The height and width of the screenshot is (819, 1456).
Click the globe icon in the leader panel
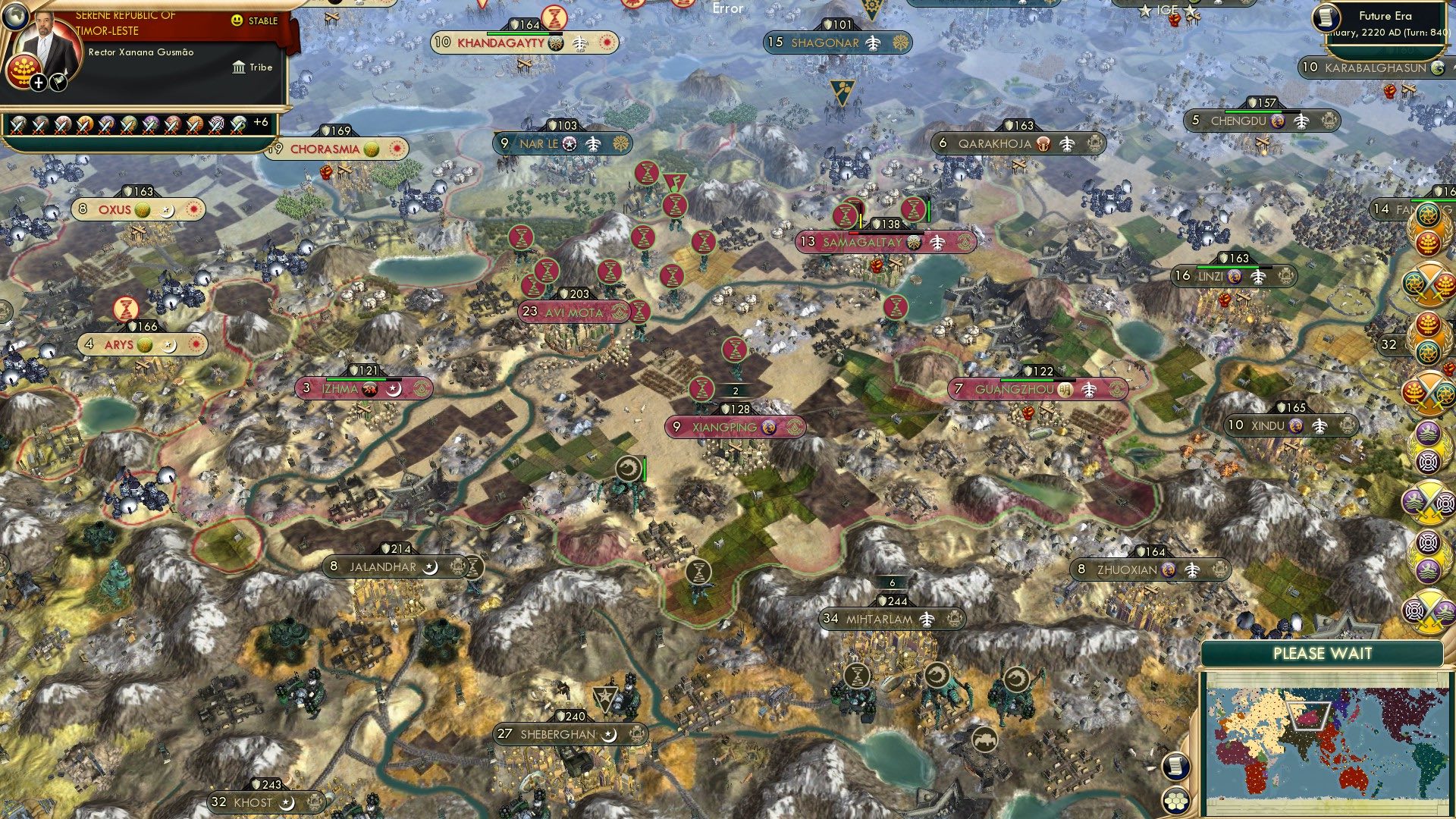point(15,17)
